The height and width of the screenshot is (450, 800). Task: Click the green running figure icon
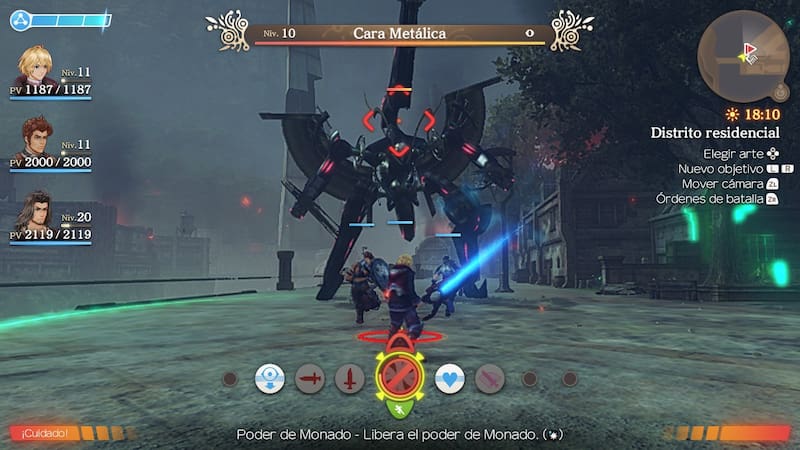click(x=399, y=408)
